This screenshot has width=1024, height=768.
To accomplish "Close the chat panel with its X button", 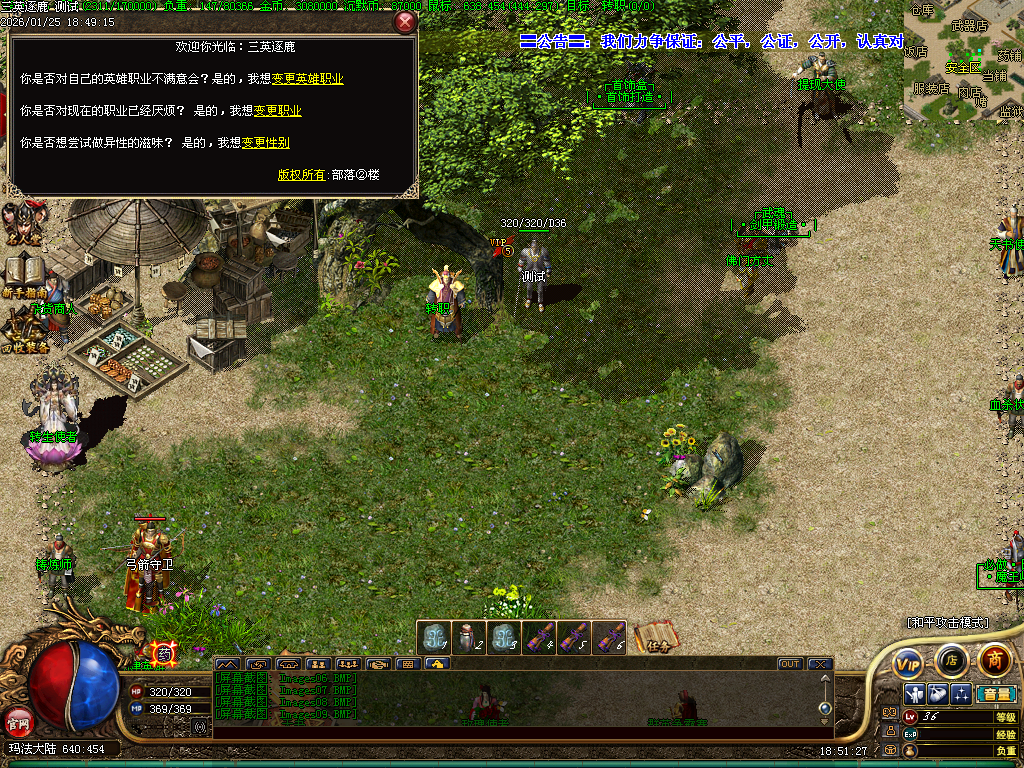I will point(819,664).
